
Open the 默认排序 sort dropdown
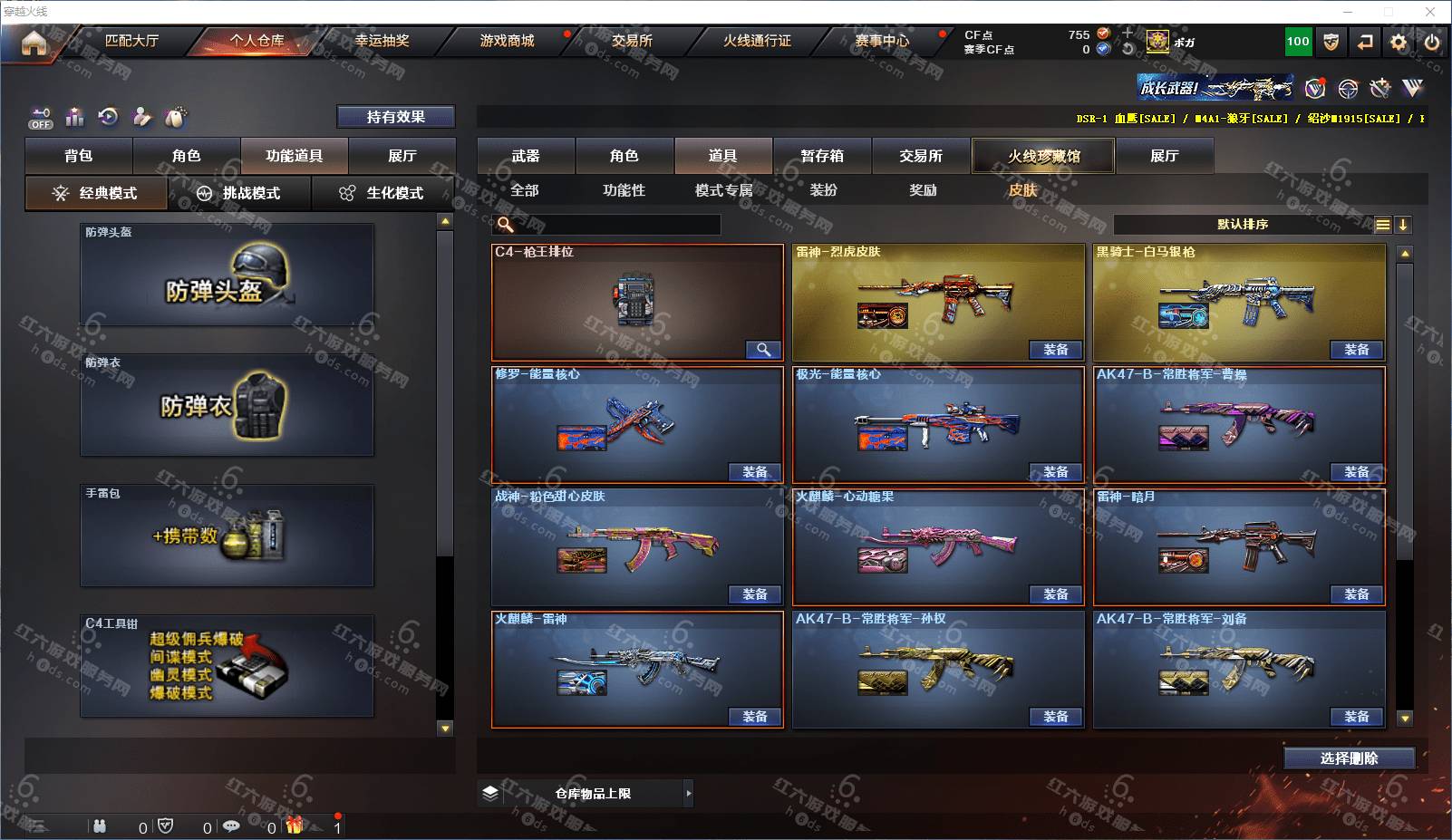point(1243,225)
